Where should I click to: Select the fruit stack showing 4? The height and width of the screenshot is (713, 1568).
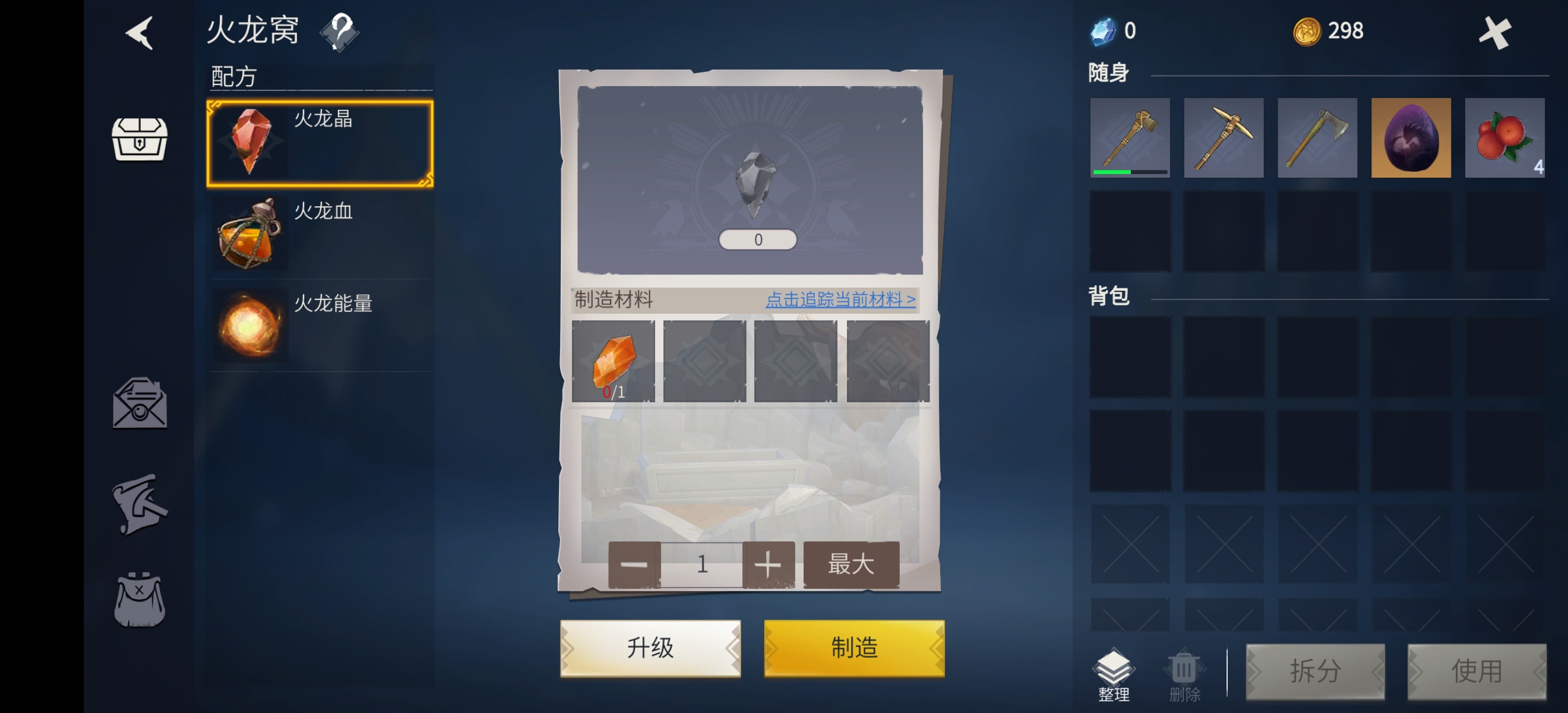pos(1504,138)
